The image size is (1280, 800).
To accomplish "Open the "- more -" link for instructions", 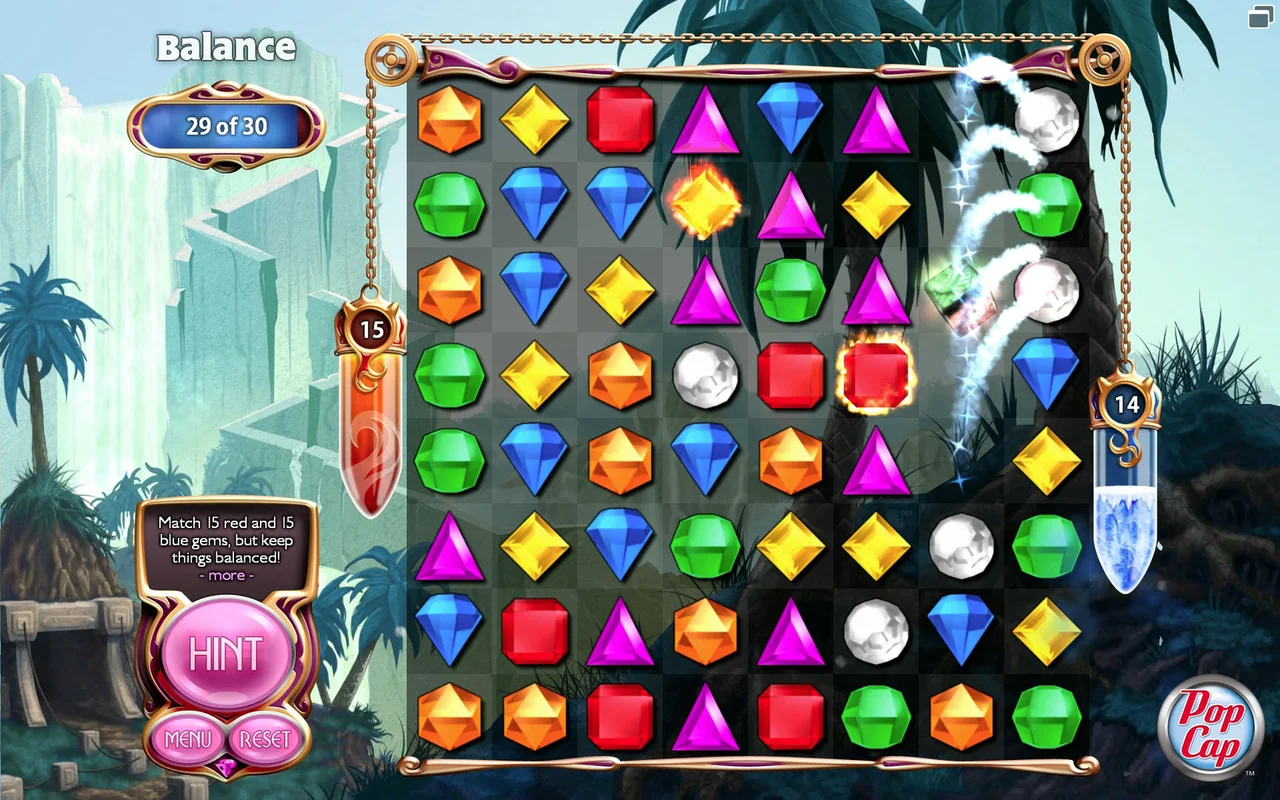I will coord(226,575).
